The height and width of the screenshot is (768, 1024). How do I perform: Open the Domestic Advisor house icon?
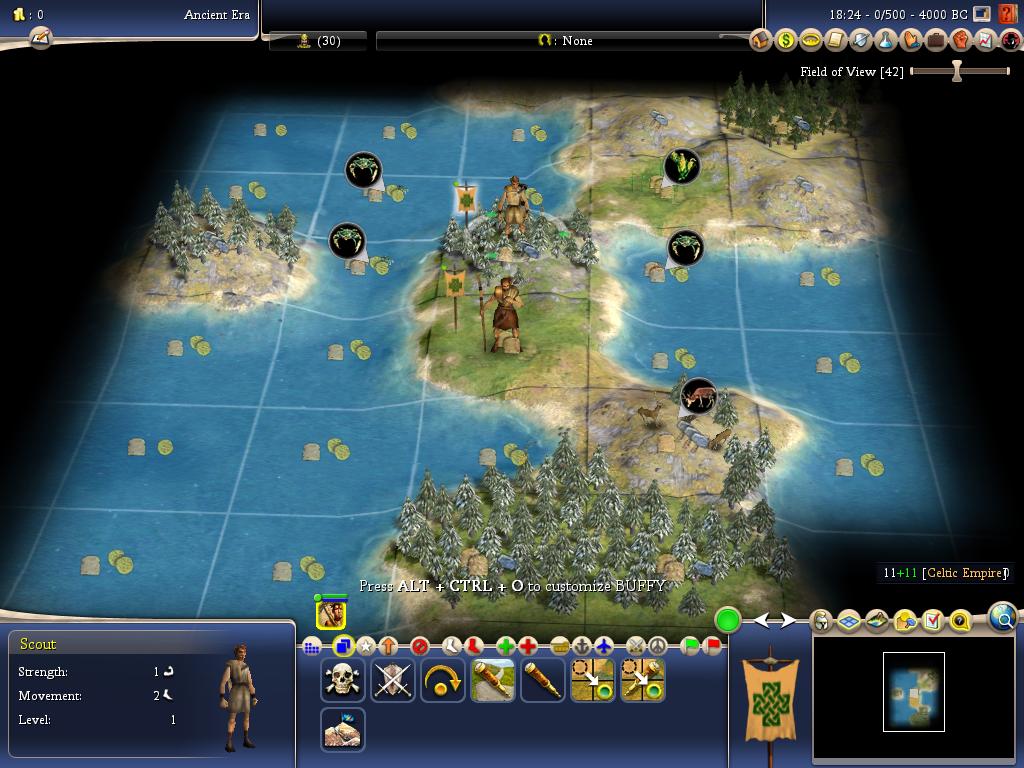760,41
